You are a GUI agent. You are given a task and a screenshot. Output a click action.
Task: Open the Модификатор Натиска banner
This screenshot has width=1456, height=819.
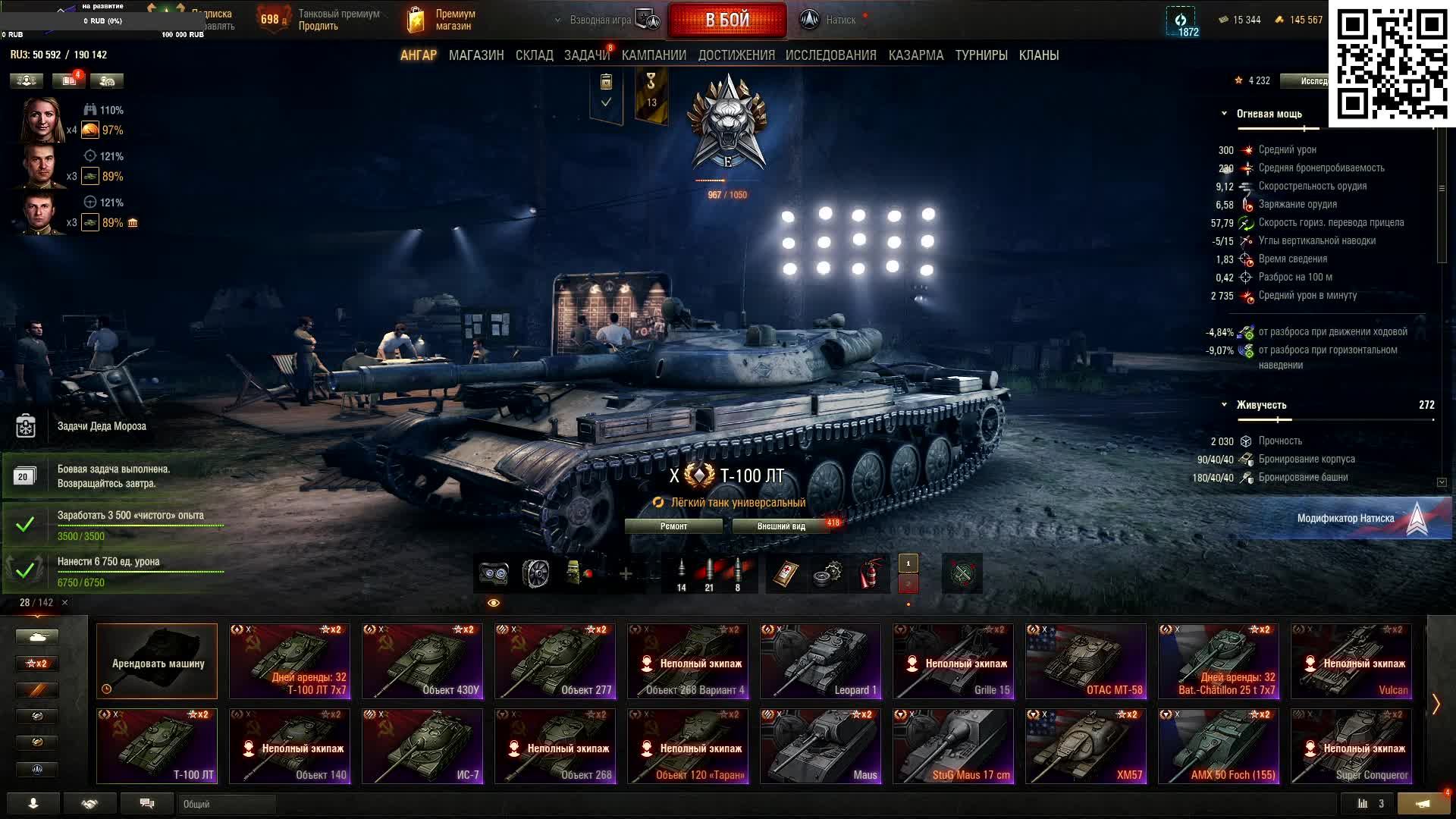(1345, 519)
